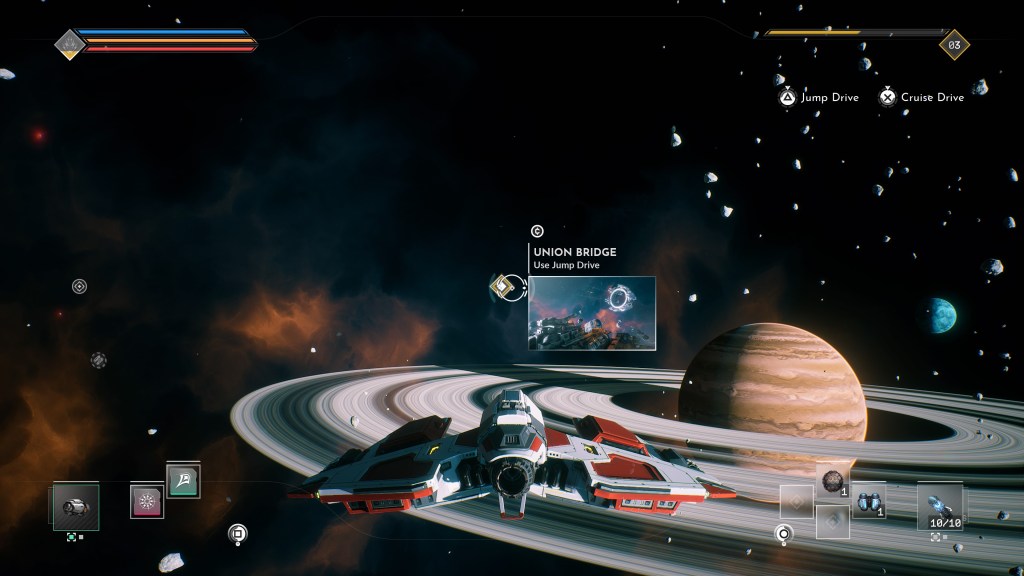Select the missile launcher slot showing 10/10
This screenshot has width=1024, height=576.
940,504
